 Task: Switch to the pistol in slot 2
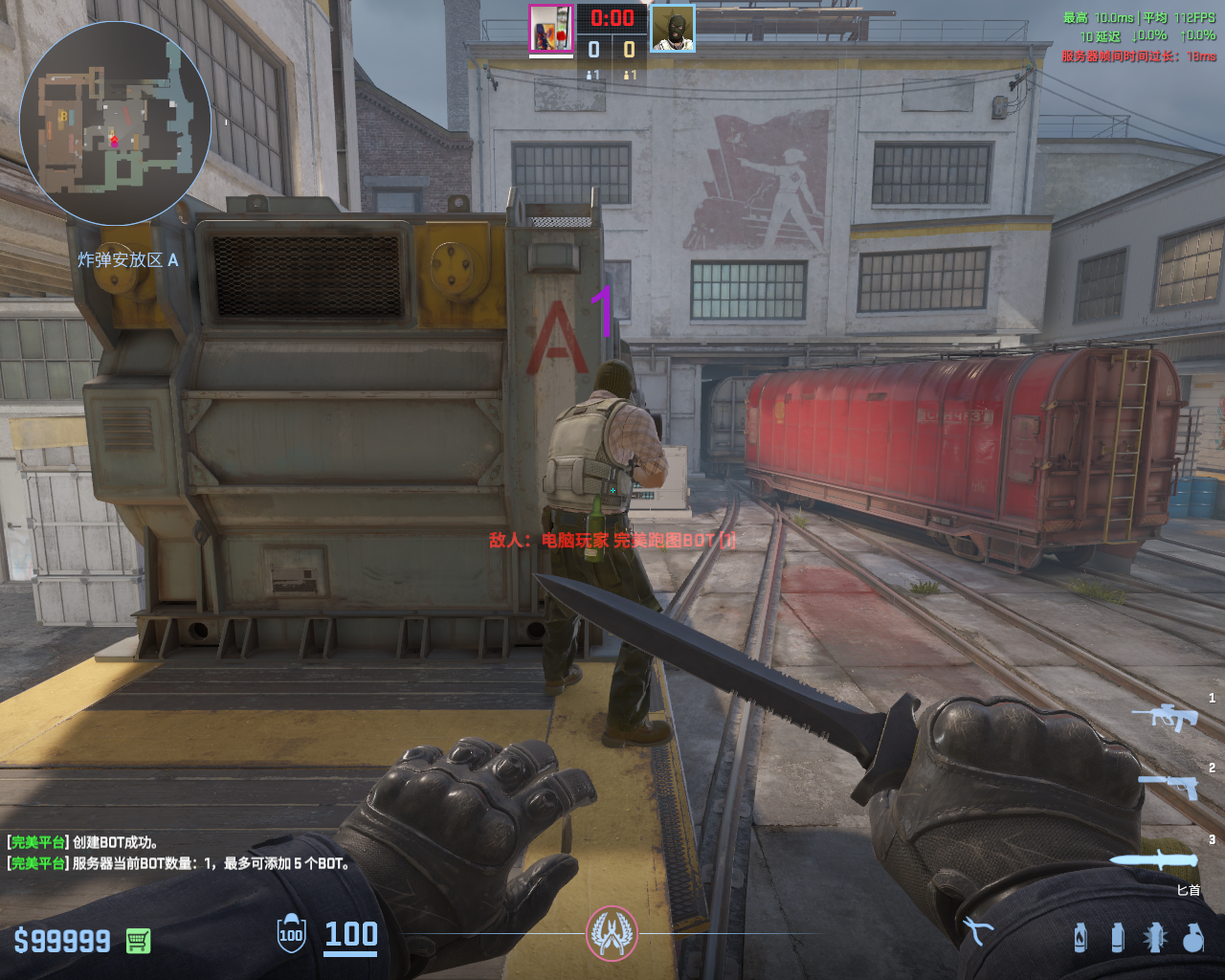[x=1169, y=786]
